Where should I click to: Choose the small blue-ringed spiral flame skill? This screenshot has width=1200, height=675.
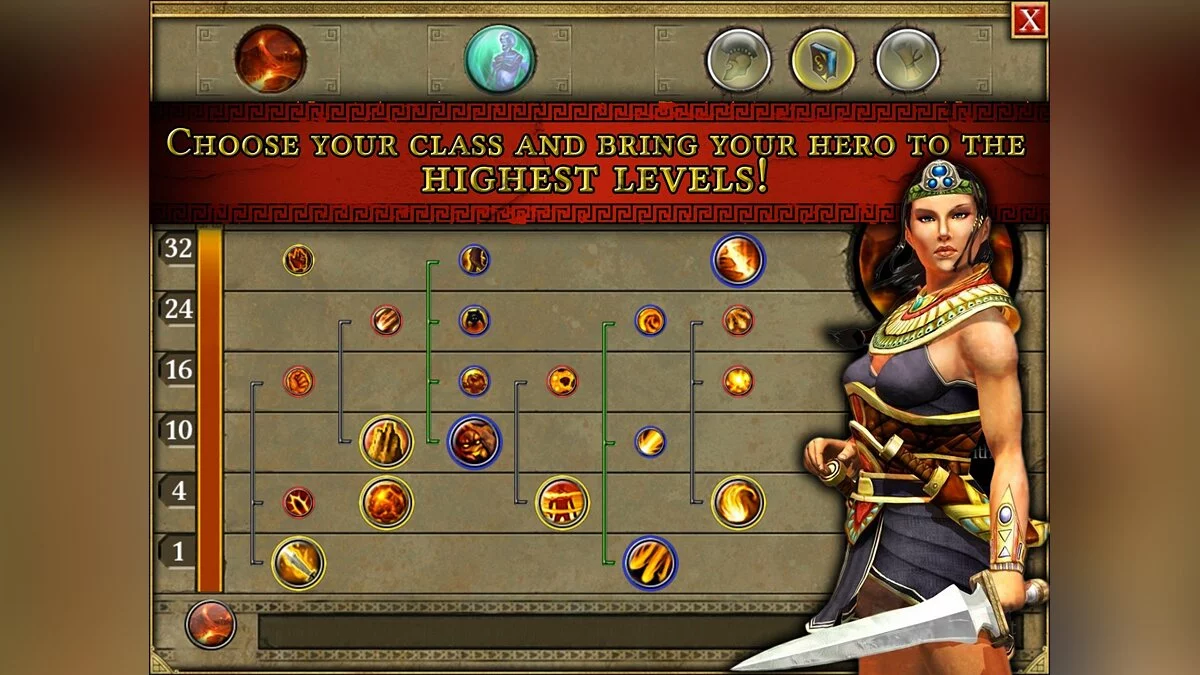650,320
